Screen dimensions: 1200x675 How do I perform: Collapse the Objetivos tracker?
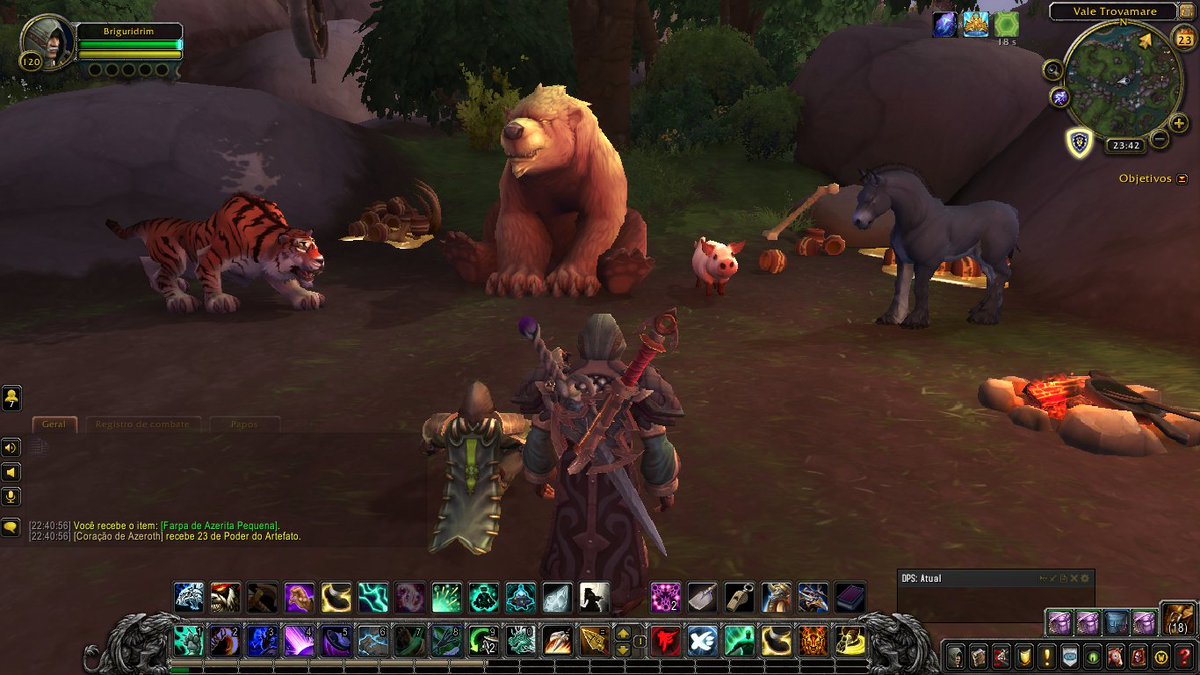tap(1183, 179)
